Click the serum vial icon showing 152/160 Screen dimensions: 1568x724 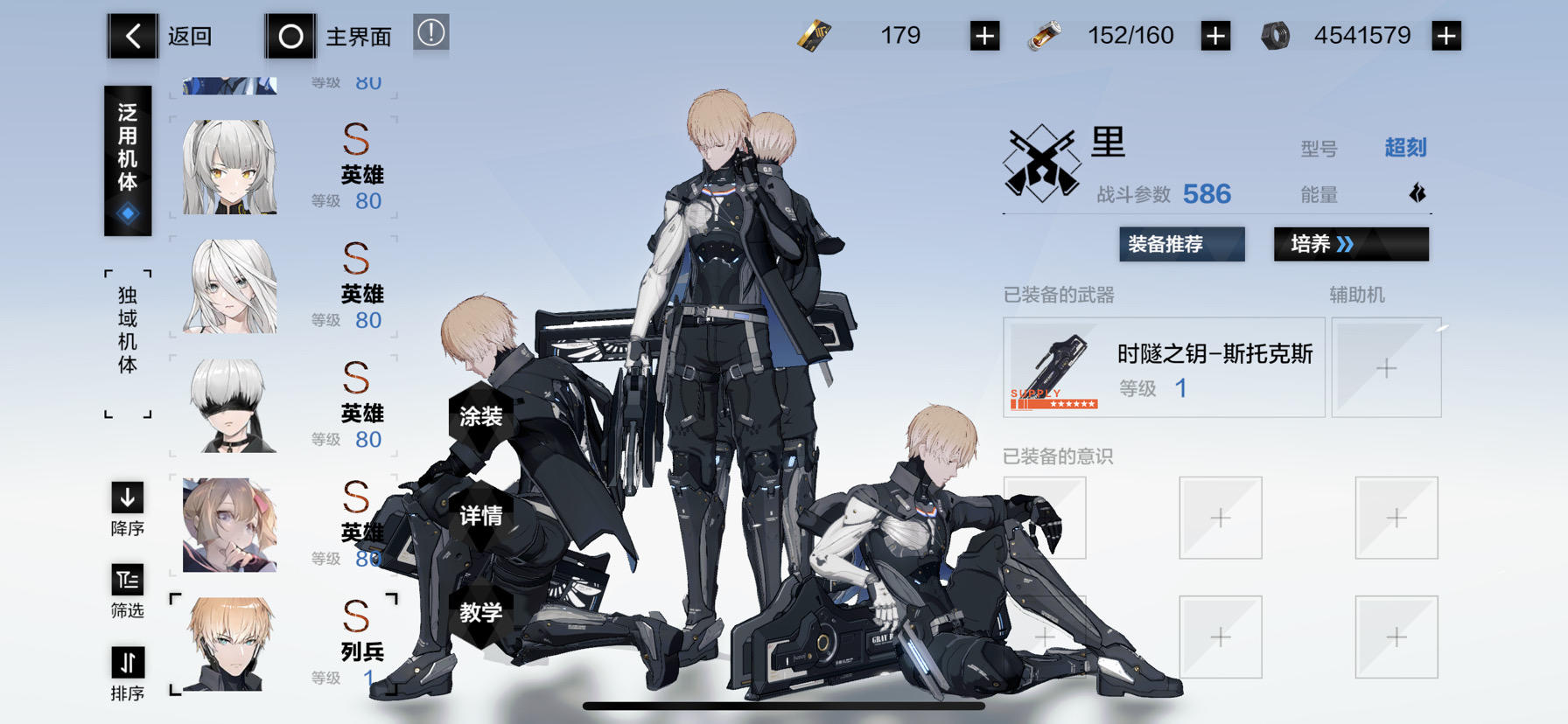1047,35
